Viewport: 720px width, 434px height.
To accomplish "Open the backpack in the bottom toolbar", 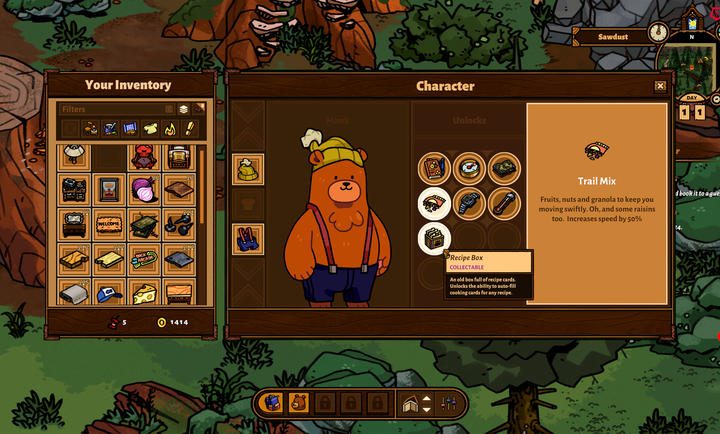I will [x=271, y=403].
